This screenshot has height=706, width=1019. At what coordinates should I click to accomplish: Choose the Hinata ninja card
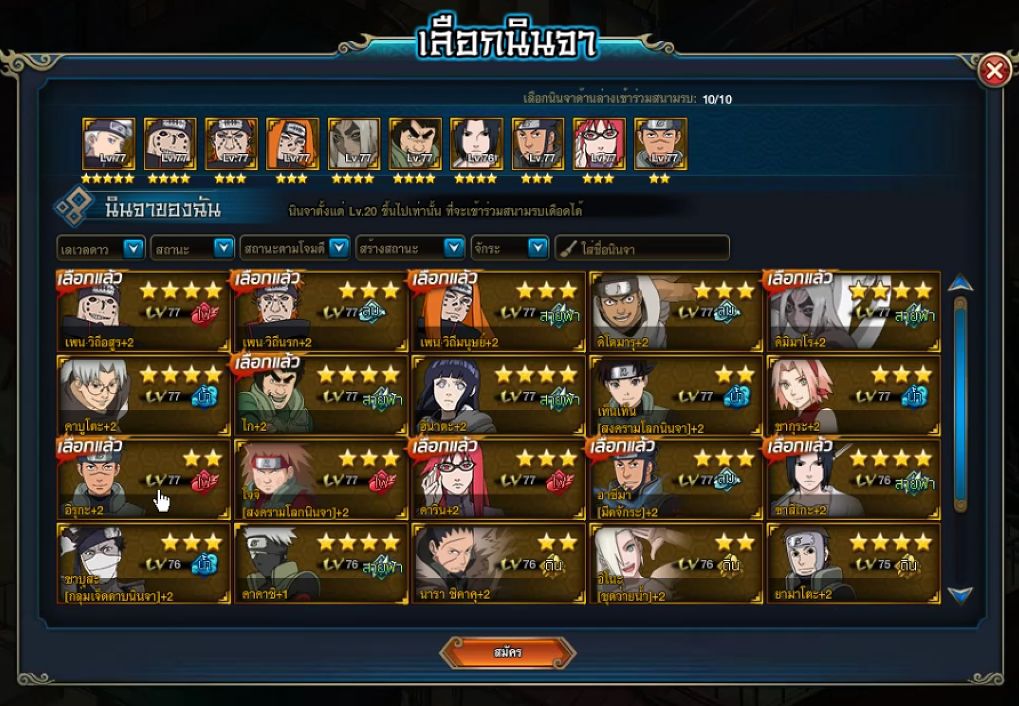point(498,396)
